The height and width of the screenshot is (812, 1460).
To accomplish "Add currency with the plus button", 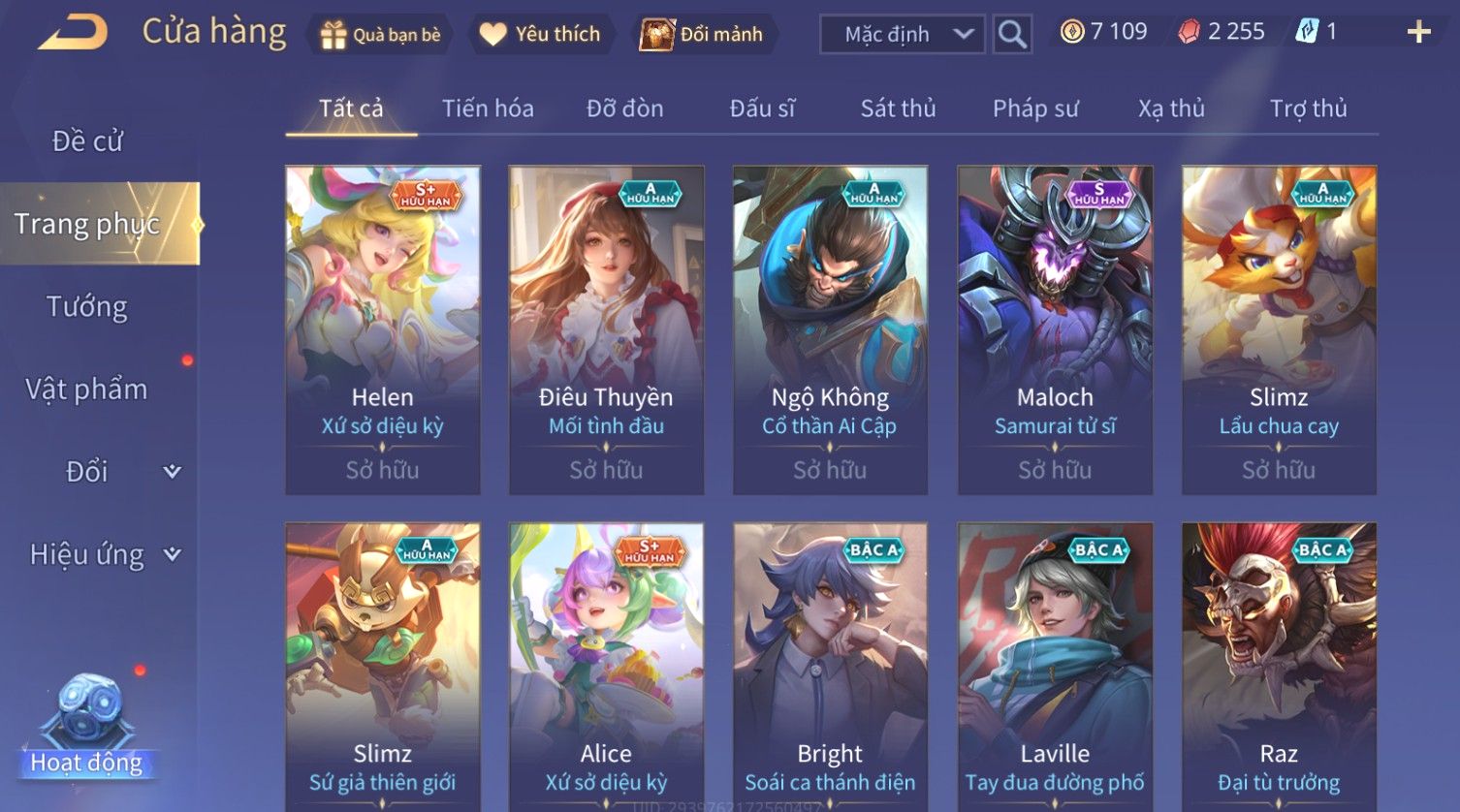I will click(1418, 33).
